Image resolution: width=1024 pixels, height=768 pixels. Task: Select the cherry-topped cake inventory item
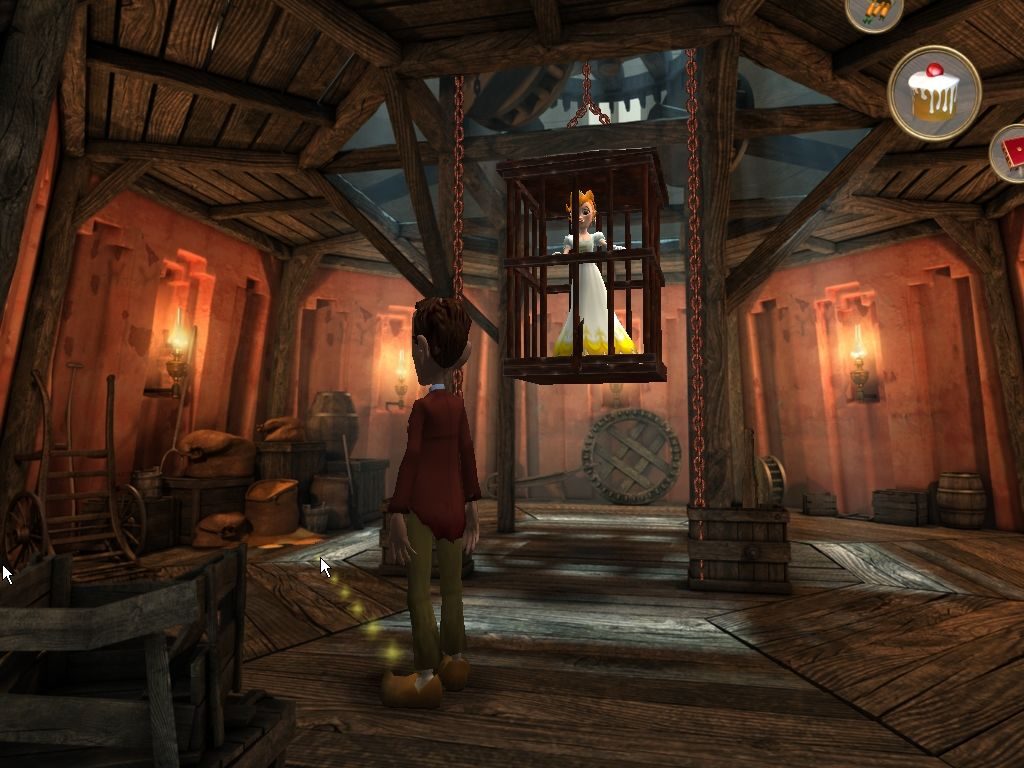pos(934,93)
